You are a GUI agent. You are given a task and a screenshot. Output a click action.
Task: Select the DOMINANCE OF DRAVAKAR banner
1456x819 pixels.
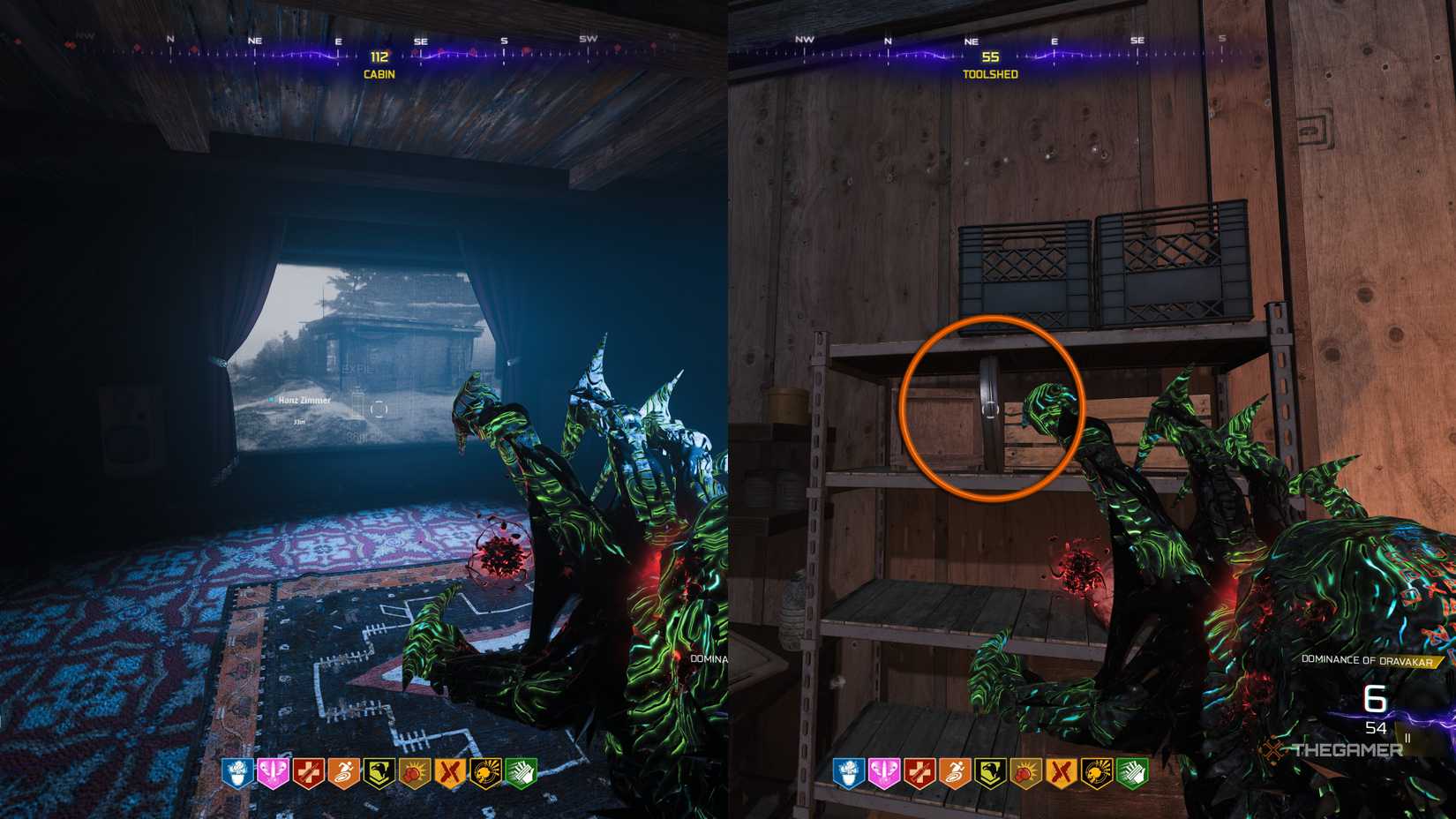1365,659
